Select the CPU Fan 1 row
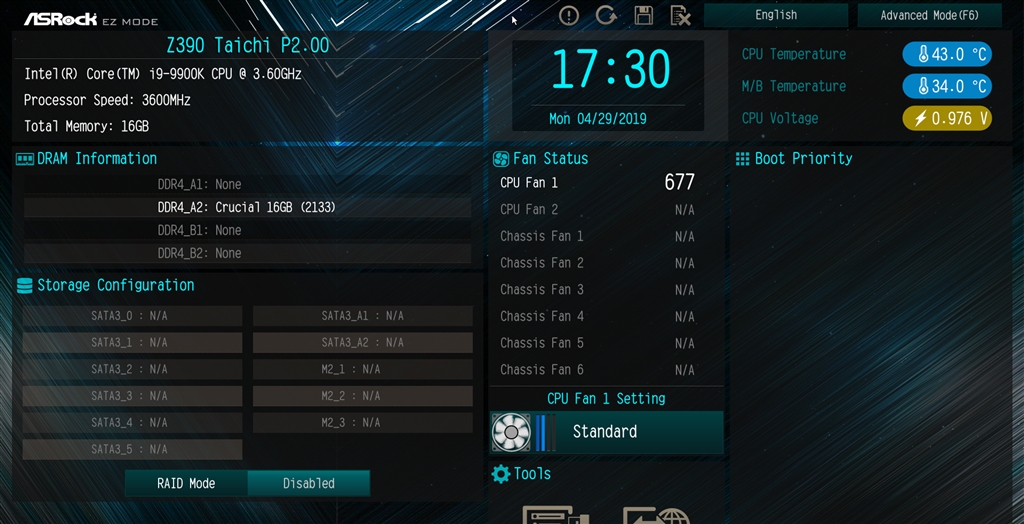Screen dimensions: 1024x524 (x=597, y=183)
